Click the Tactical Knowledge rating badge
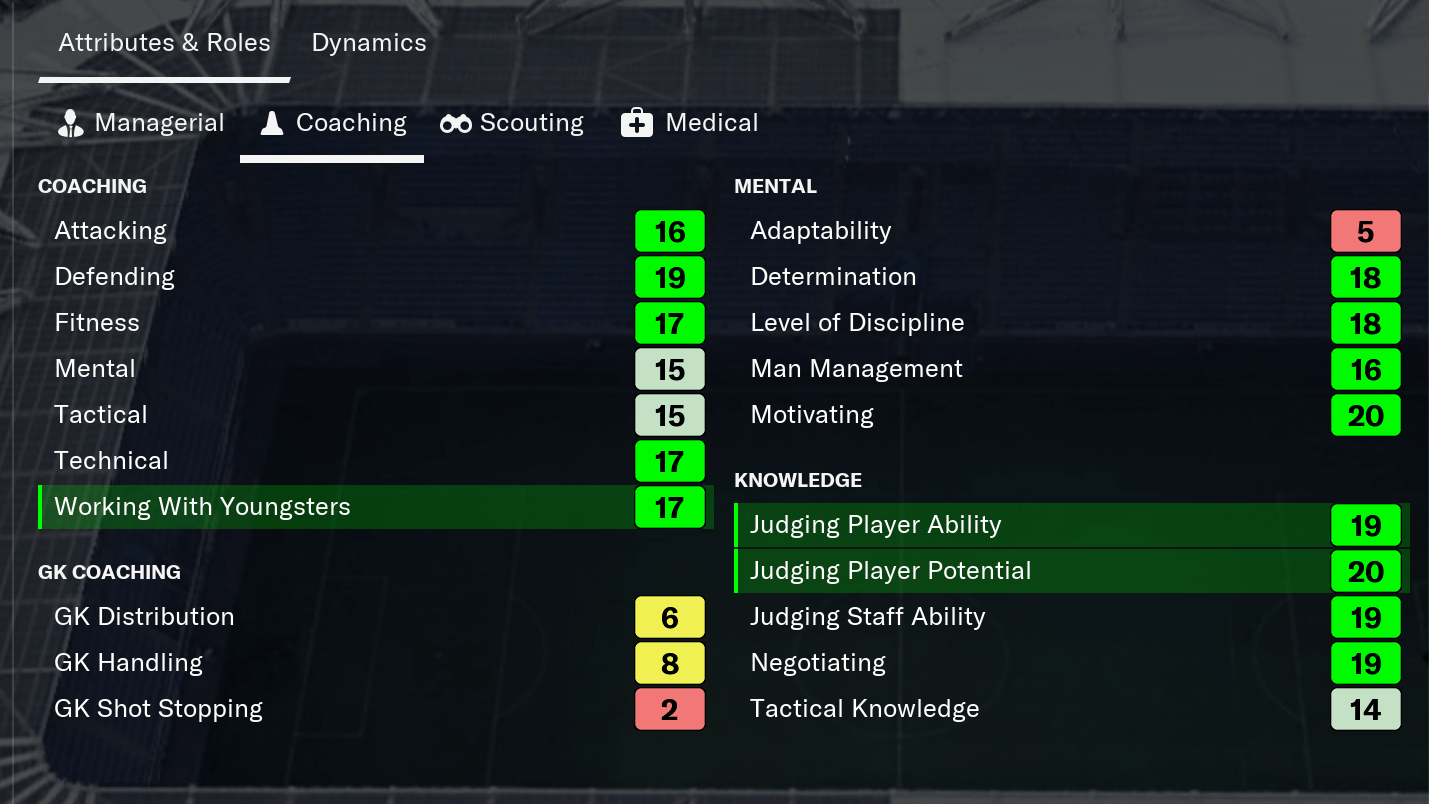 (1366, 709)
